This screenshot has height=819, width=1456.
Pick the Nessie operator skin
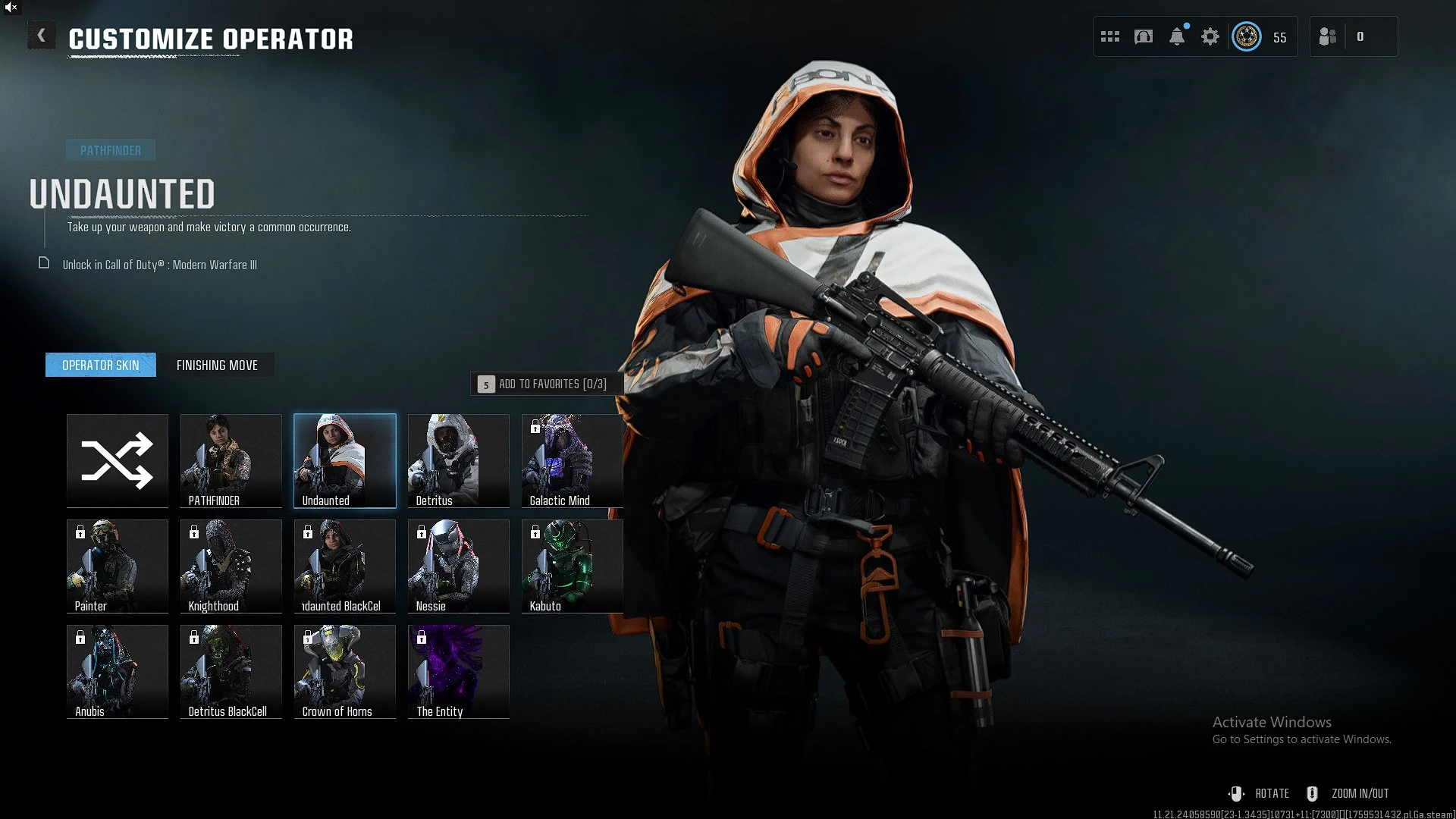click(x=459, y=566)
